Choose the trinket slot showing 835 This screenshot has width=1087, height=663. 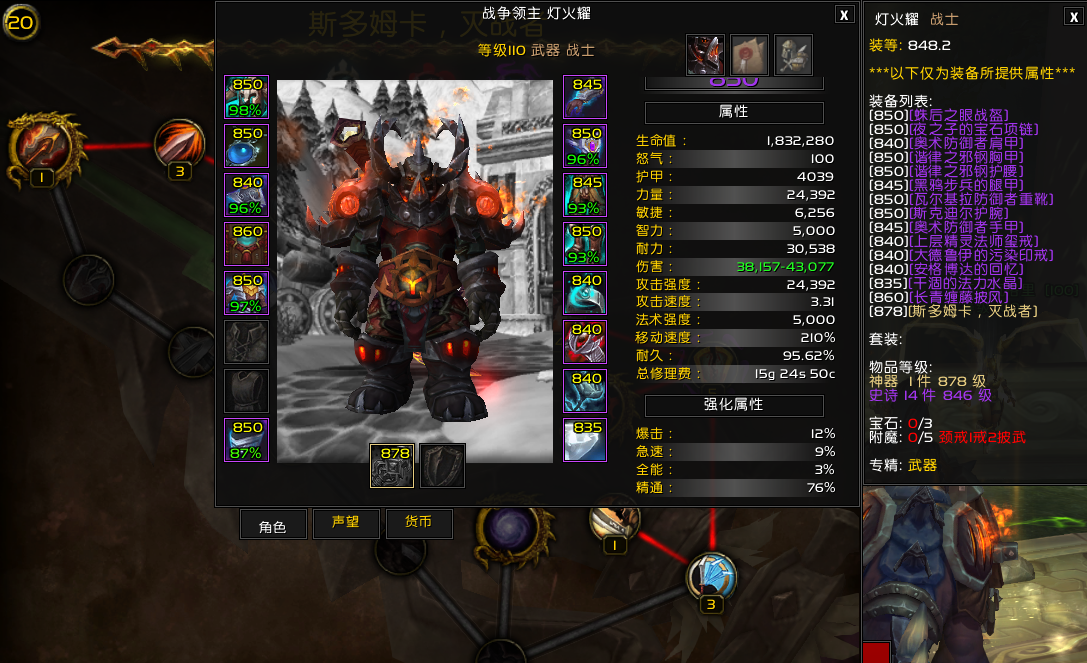tap(585, 440)
